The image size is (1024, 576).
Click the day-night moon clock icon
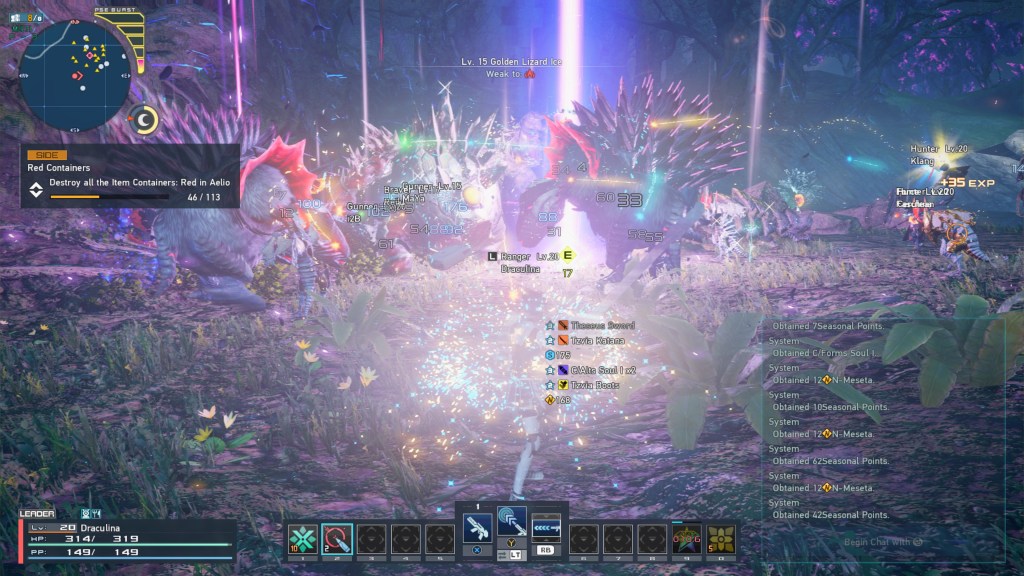pos(146,120)
